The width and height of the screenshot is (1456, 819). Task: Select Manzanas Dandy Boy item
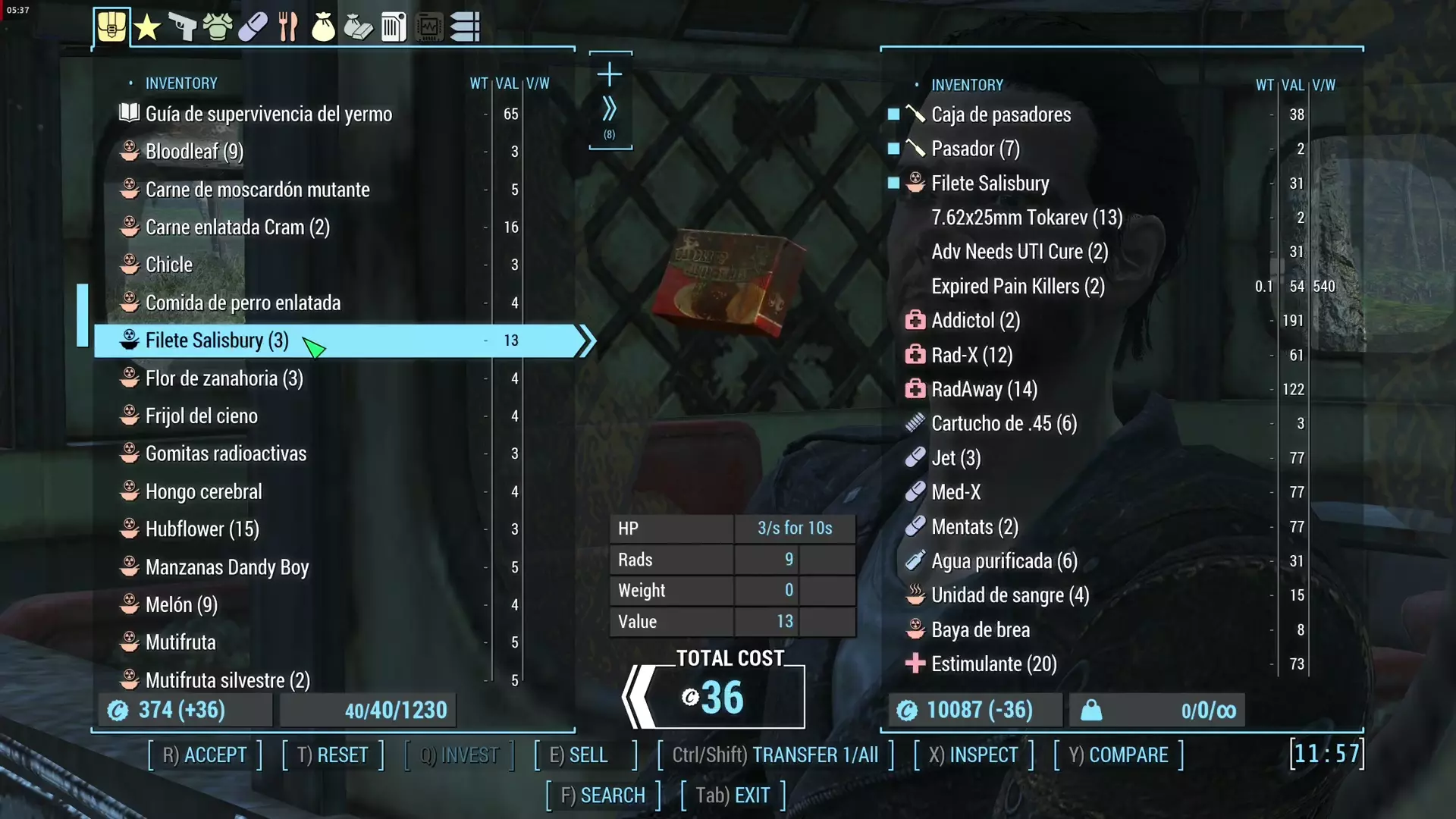[227, 567]
